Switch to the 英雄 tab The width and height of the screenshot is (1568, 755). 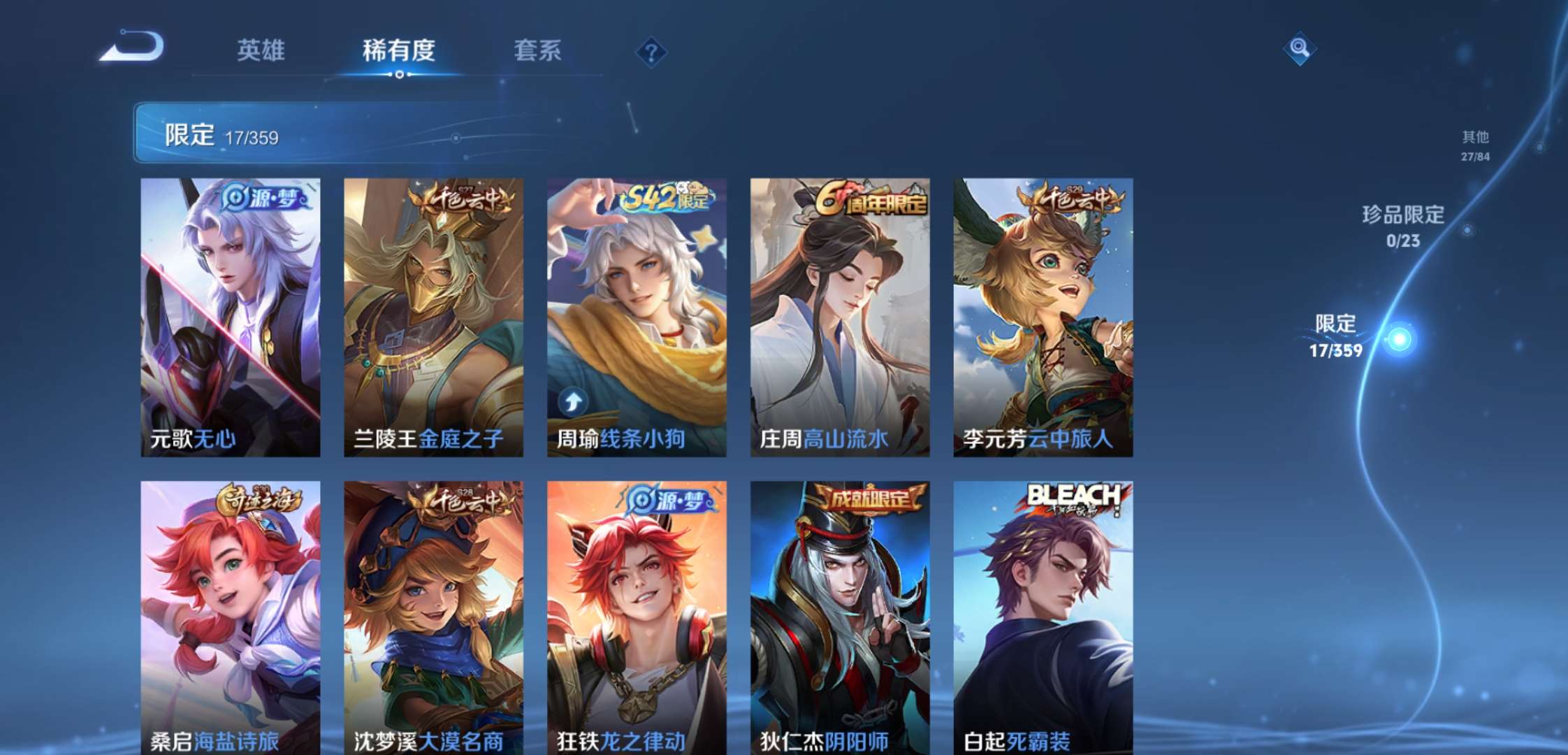tap(261, 50)
